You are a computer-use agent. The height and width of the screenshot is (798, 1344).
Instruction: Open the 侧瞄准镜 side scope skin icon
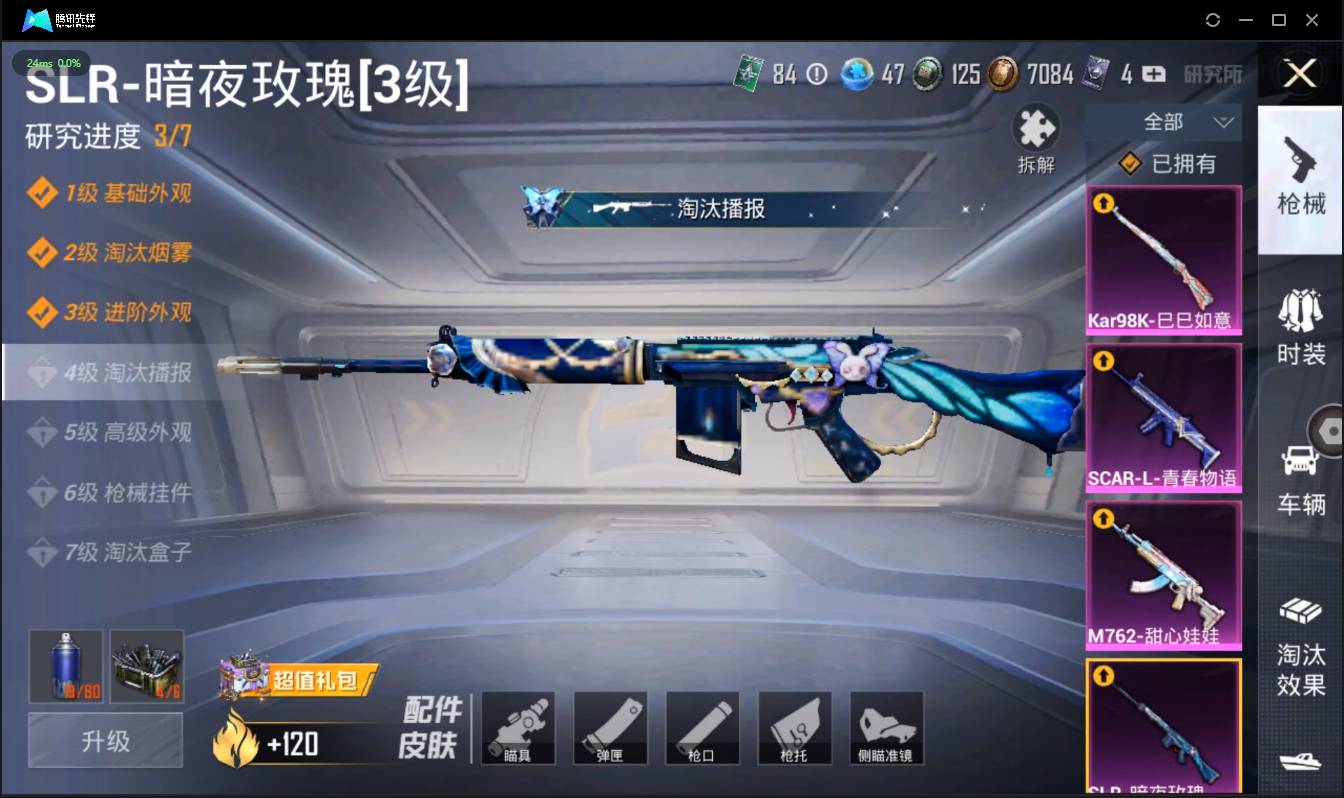coord(886,727)
